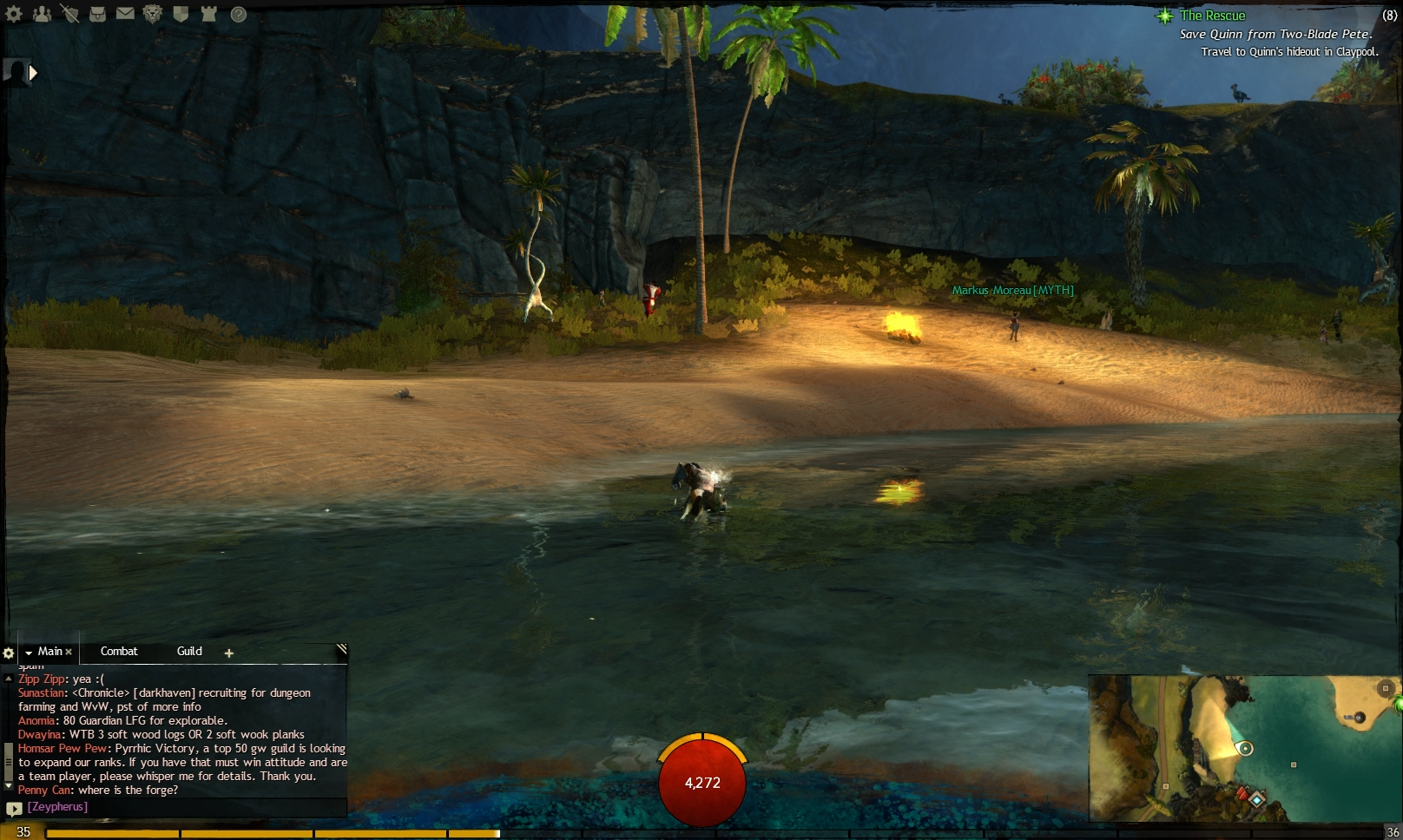
Task: Close the Main chat tab
Action: coord(69,651)
